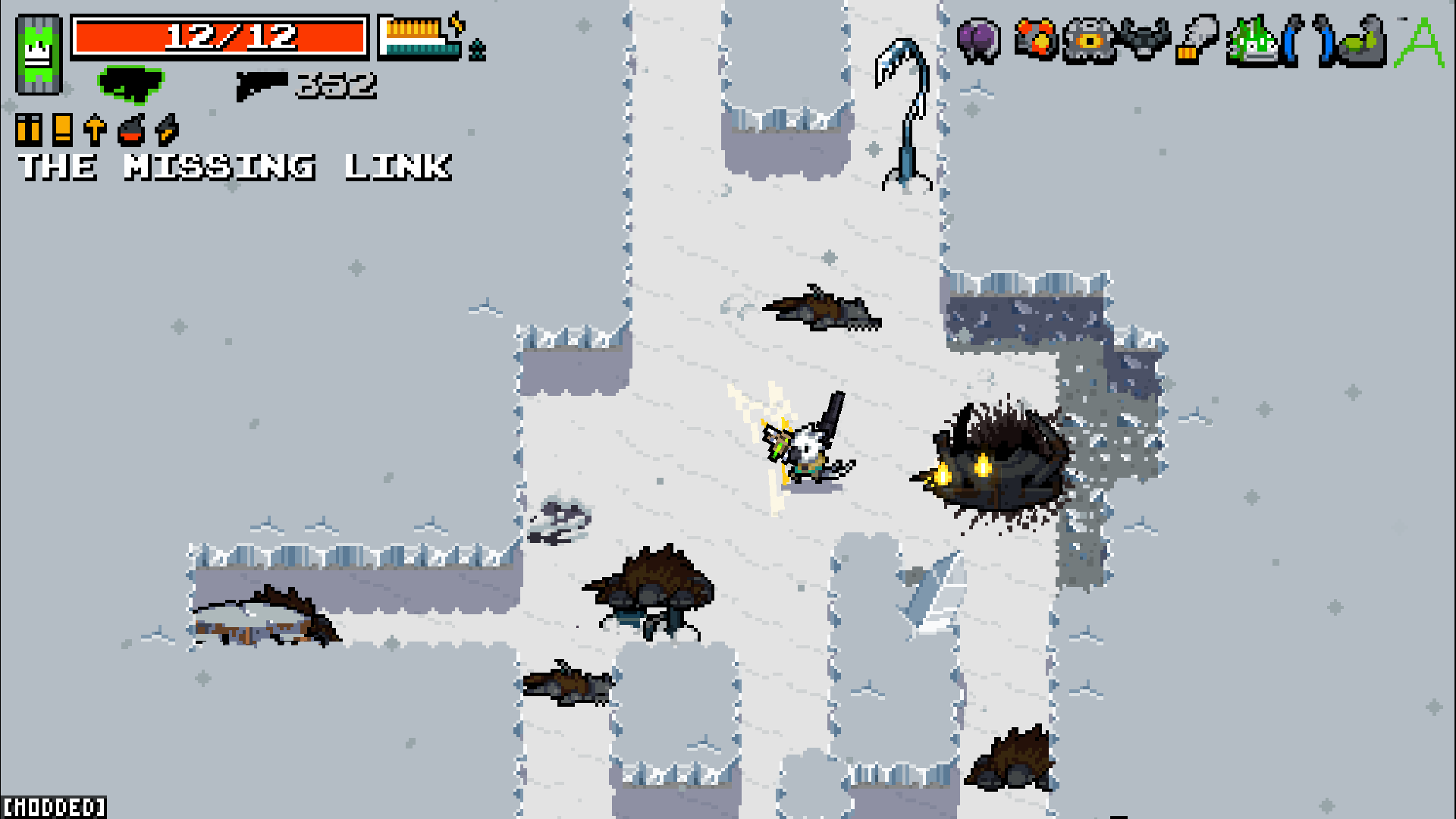Image resolution: width=1456 pixels, height=819 pixels.
Task: Click the radiation level gauge beside health
Action: pyautogui.click(x=422, y=38)
